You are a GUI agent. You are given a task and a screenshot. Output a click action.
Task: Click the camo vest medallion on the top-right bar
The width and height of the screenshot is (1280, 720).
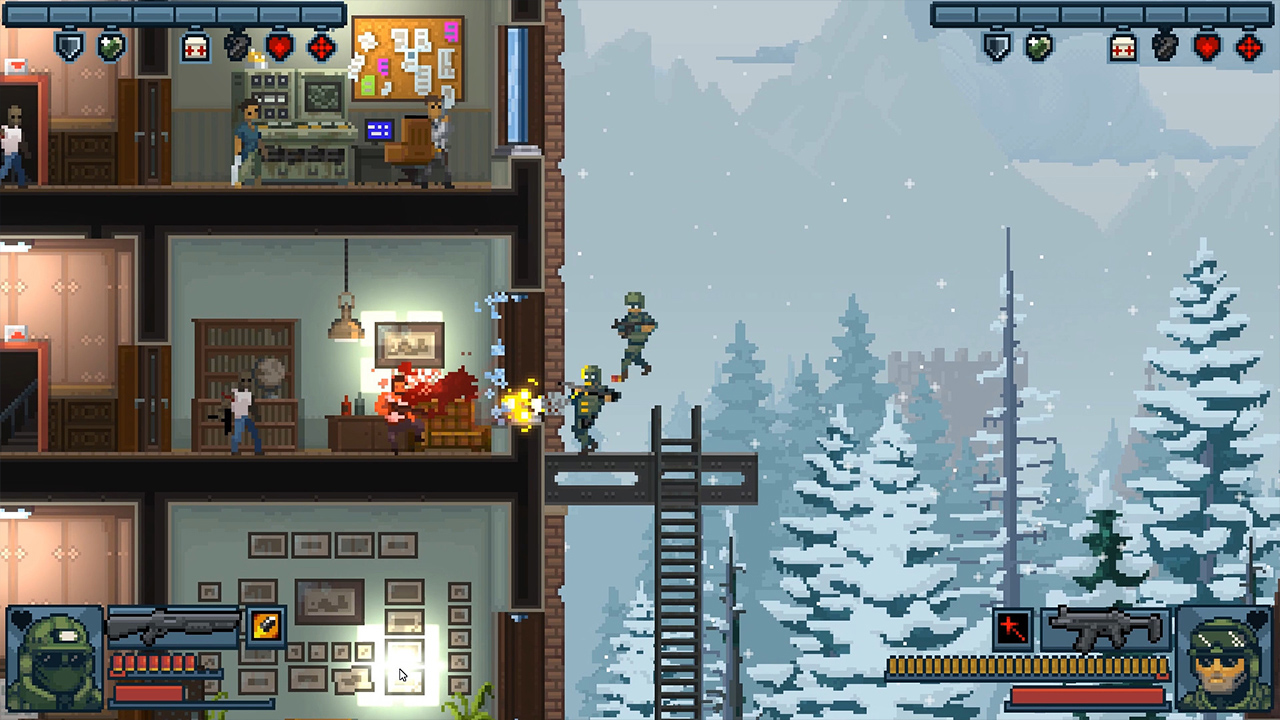1037,46
